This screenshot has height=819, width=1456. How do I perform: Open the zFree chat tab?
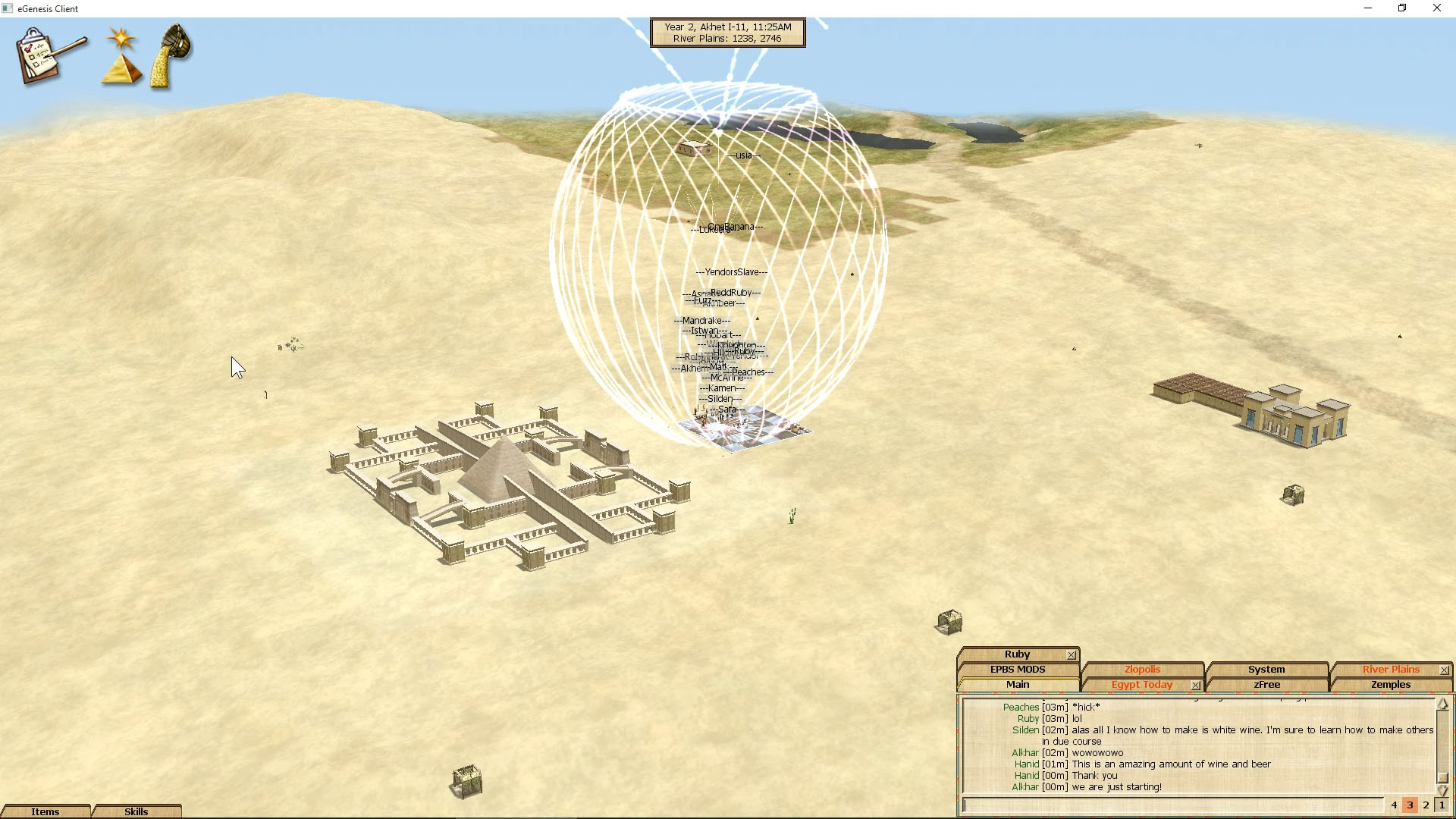tap(1266, 685)
